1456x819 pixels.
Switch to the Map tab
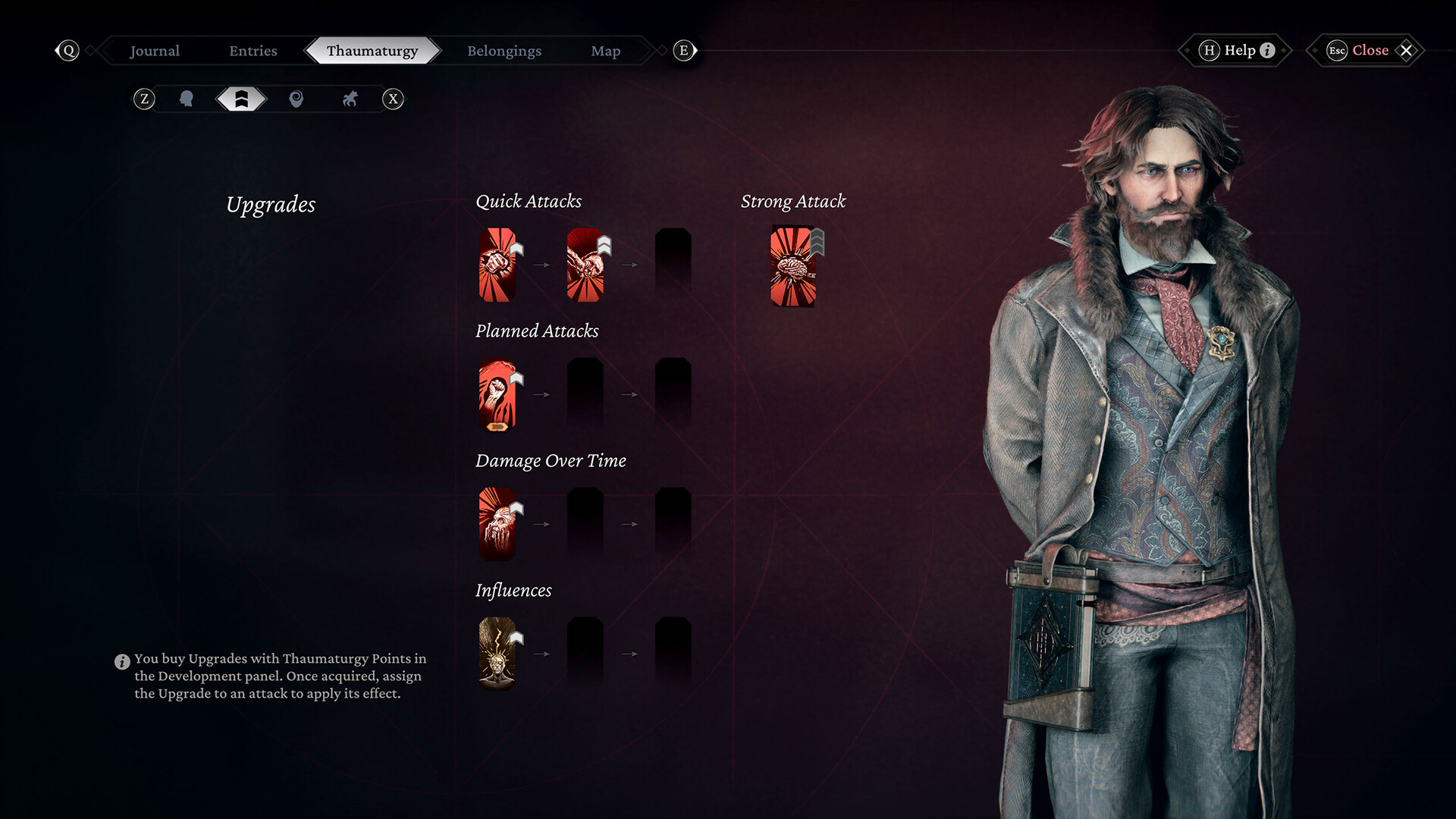605,51
